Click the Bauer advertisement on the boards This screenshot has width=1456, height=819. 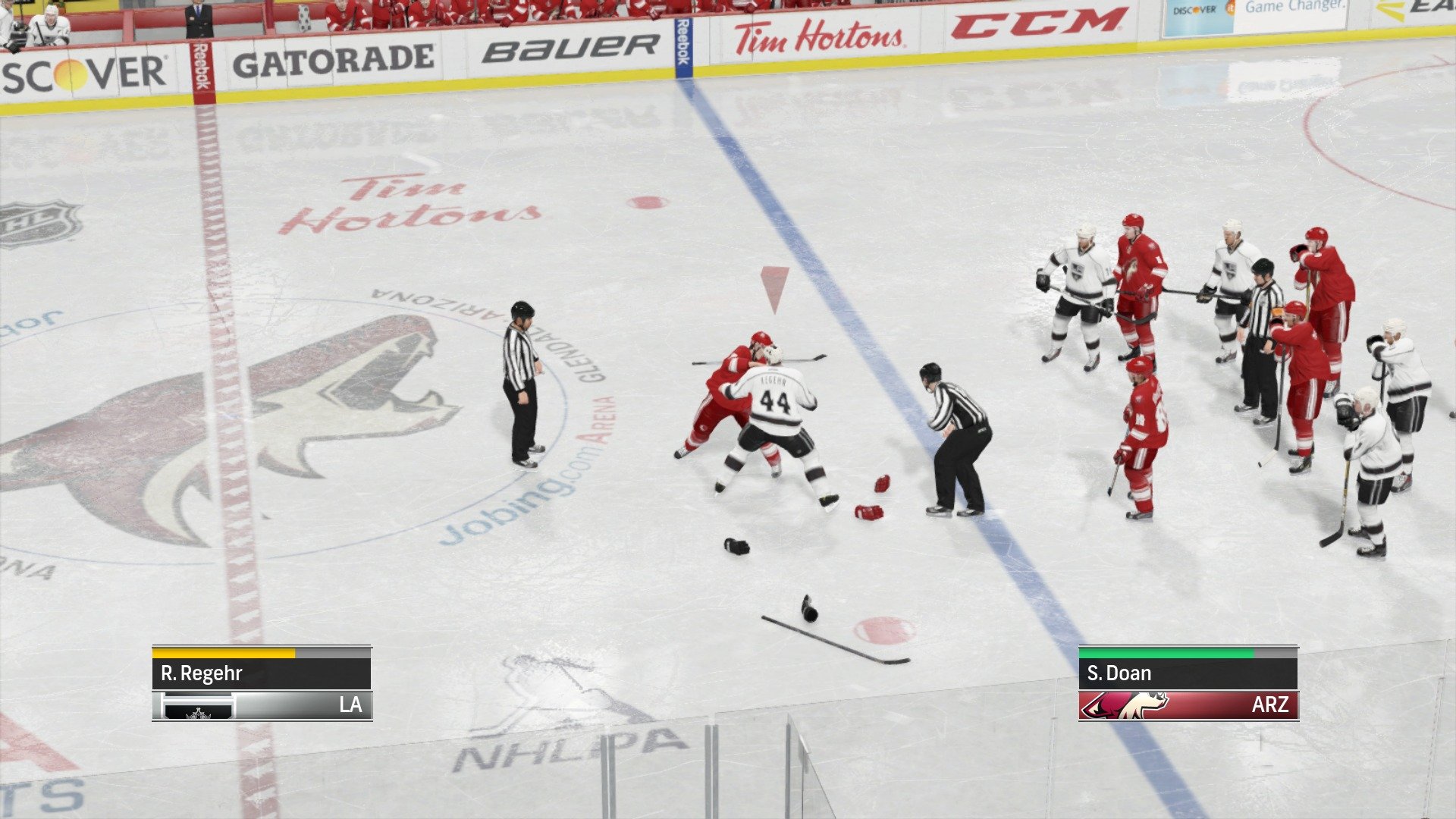click(571, 47)
